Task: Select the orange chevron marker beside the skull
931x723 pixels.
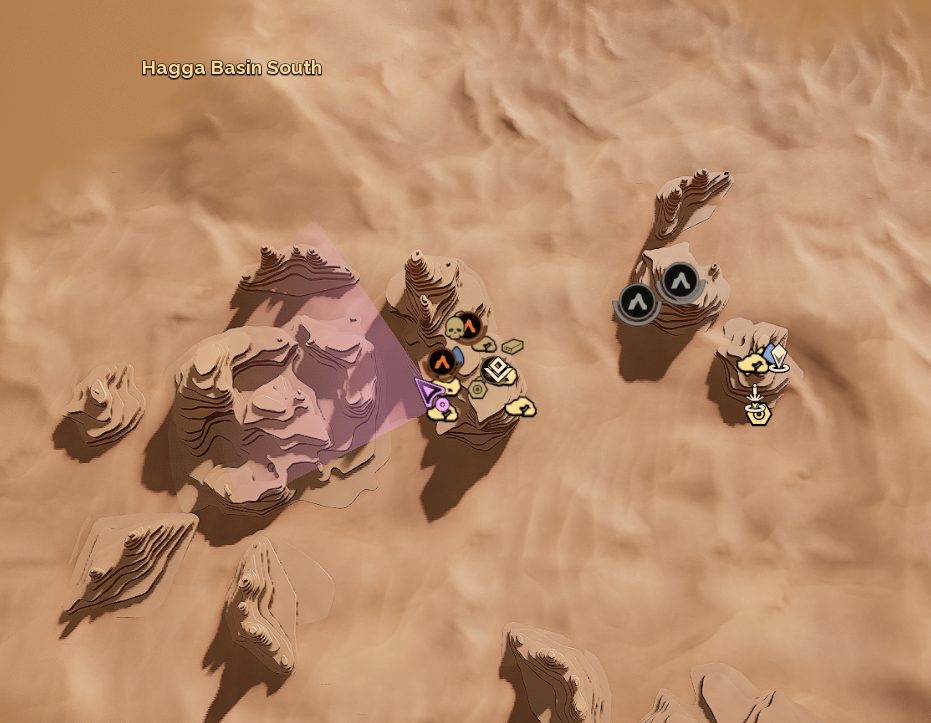Action: 469,325
